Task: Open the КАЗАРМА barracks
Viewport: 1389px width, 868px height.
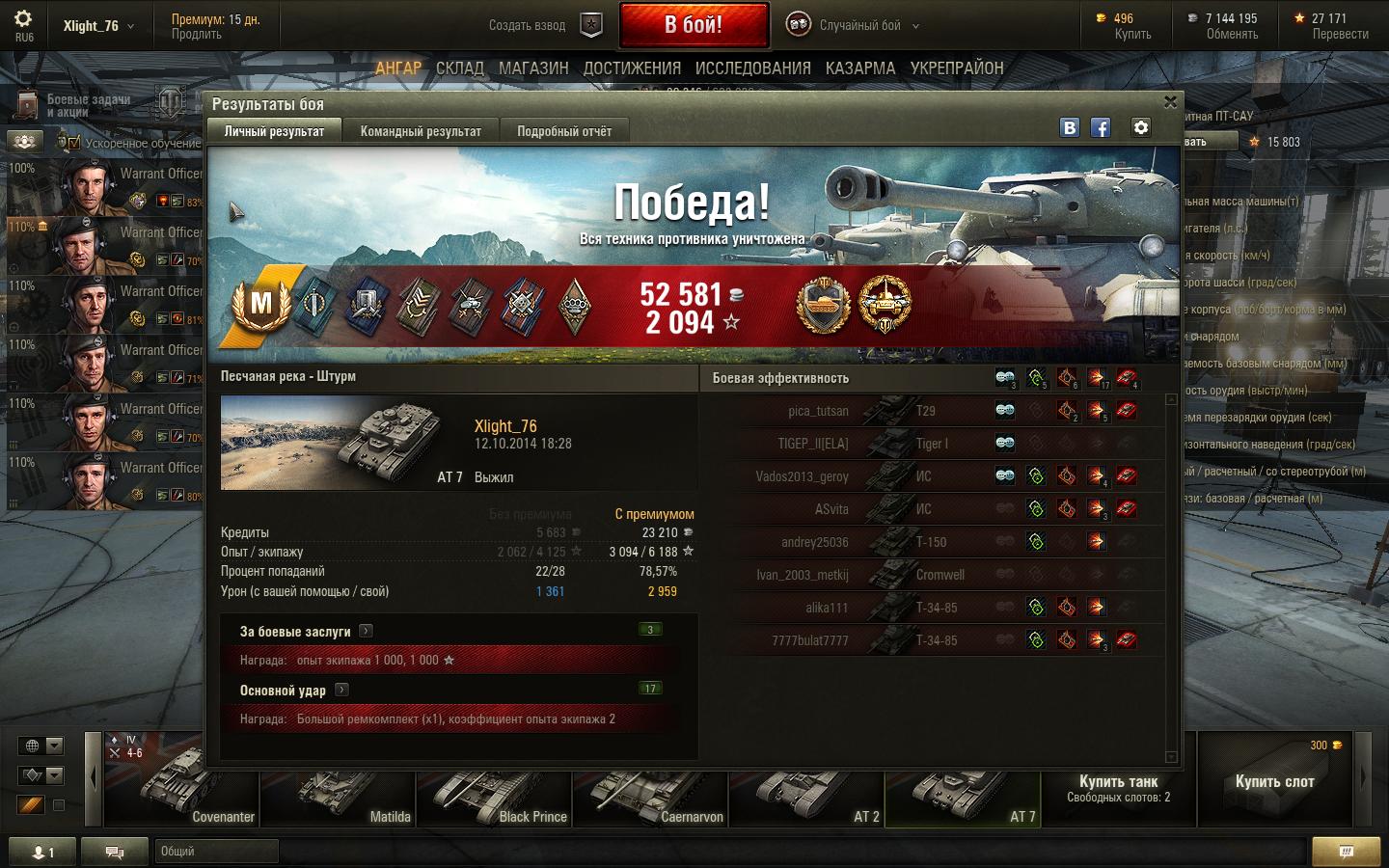Action: (x=859, y=68)
